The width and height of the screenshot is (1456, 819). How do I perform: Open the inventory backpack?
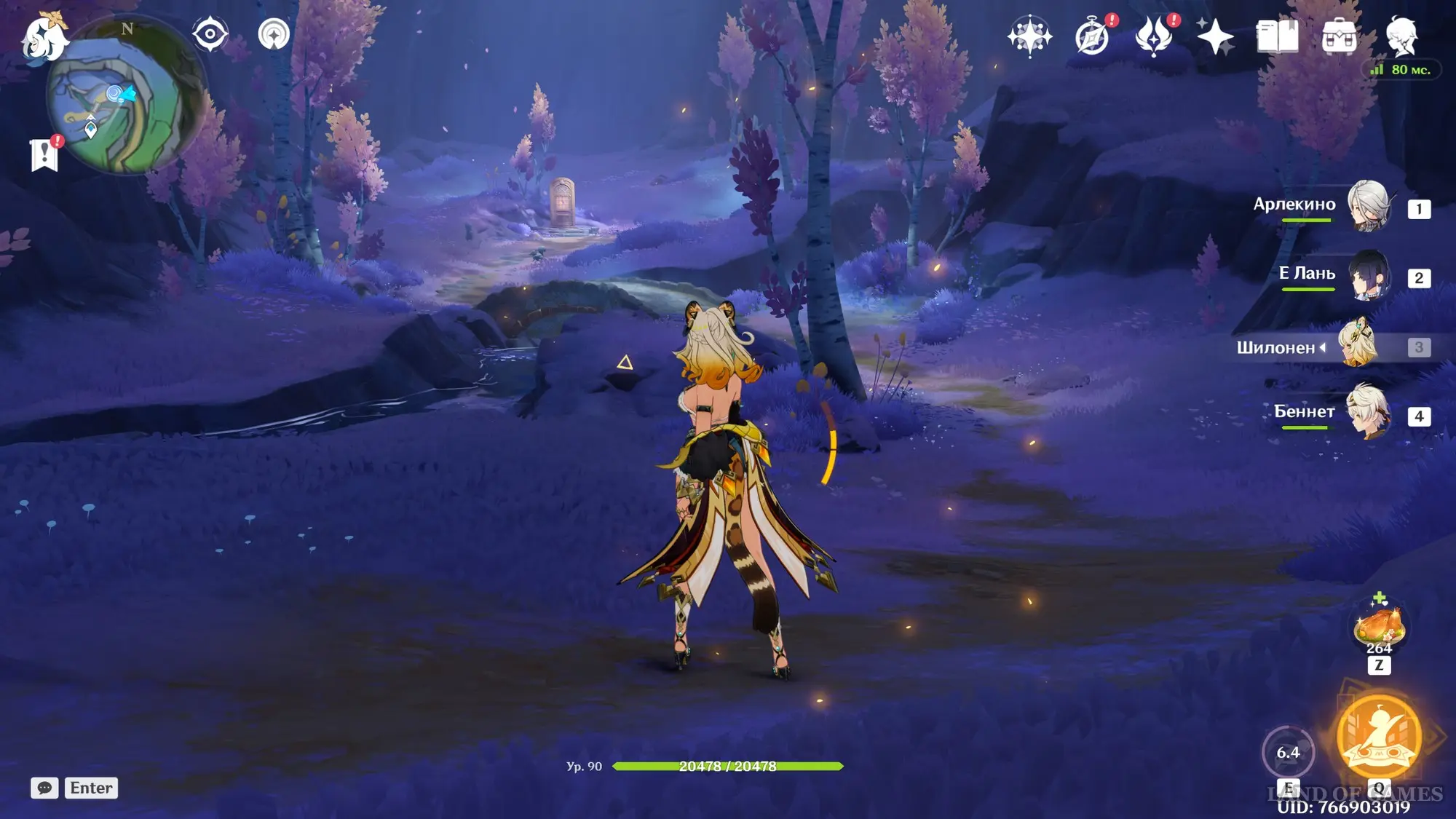pos(1339,36)
